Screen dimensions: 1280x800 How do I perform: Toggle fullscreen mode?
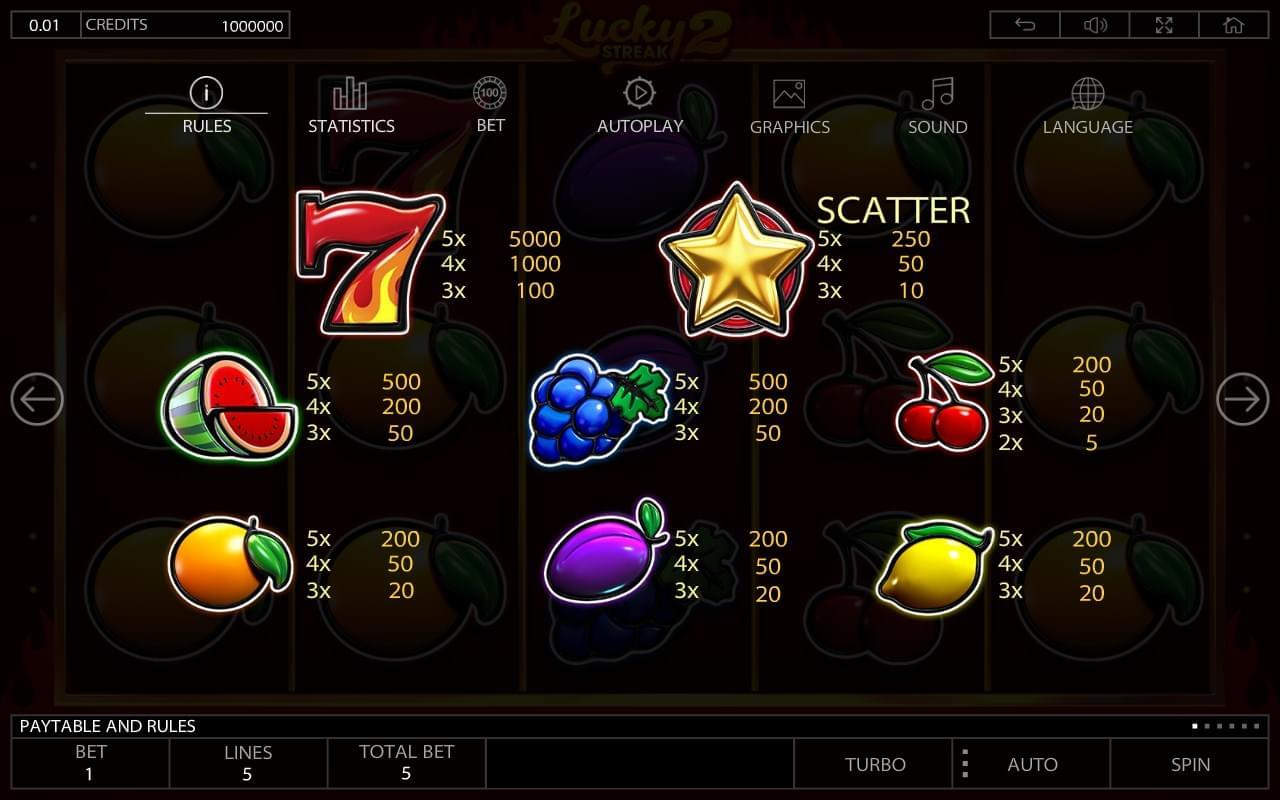(1164, 25)
